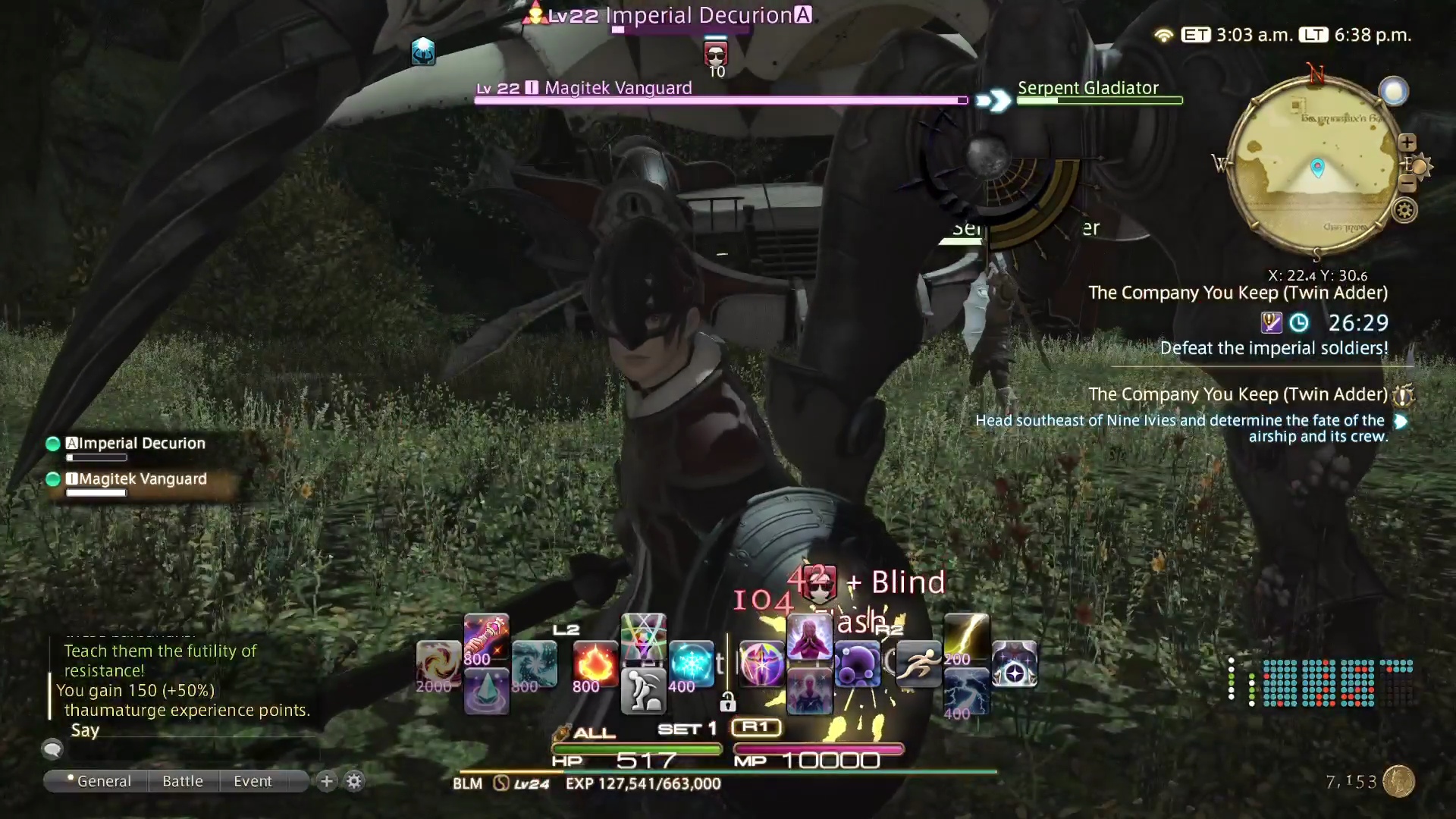This screenshot has height=819, width=1456.
Task: Open the Event chat tab
Action: 253,781
